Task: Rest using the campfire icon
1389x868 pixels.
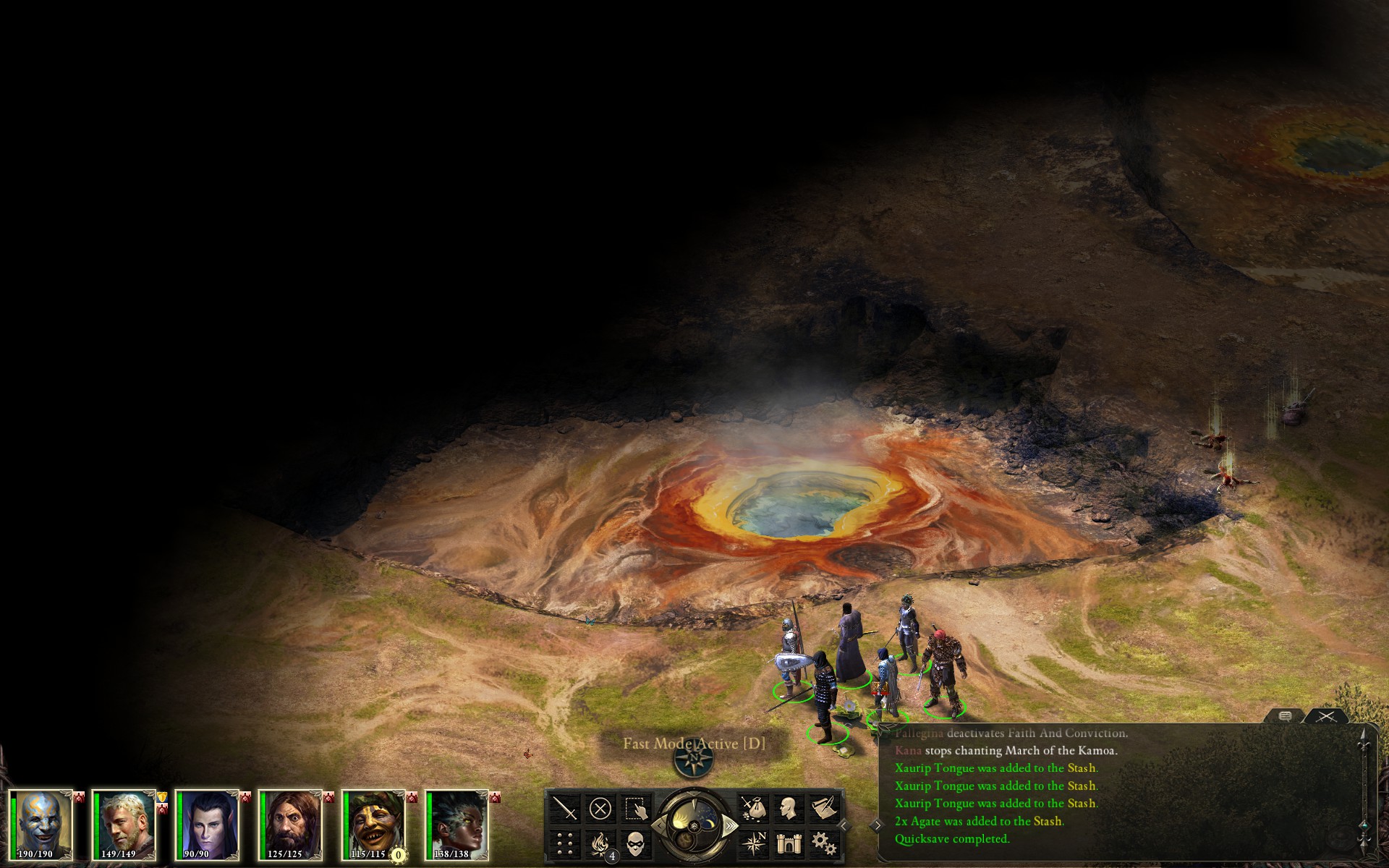Action: 600,843
